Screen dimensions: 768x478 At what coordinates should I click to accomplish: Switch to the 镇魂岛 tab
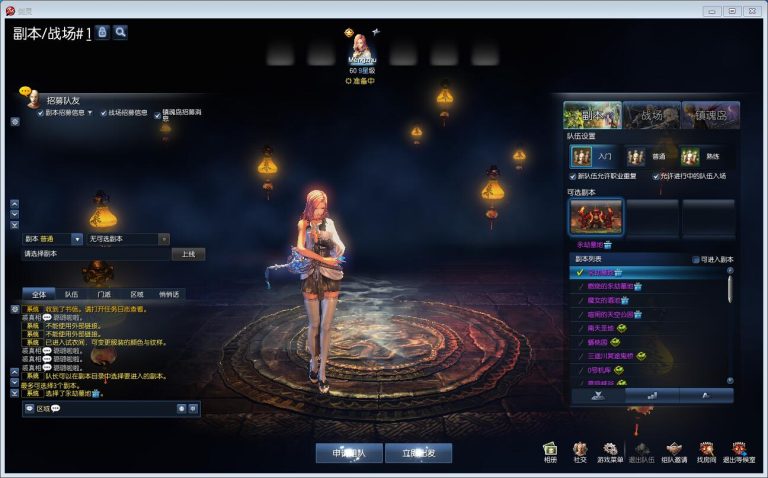[x=710, y=115]
